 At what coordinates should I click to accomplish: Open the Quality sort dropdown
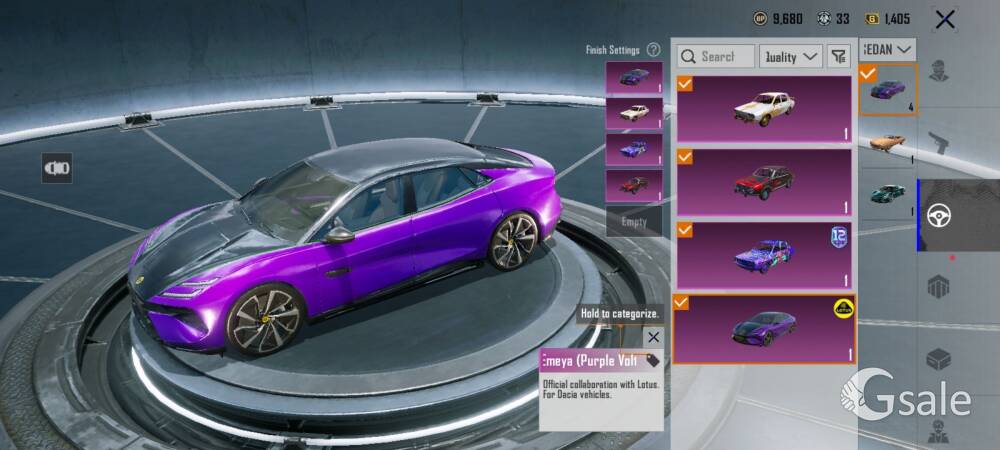tap(791, 57)
